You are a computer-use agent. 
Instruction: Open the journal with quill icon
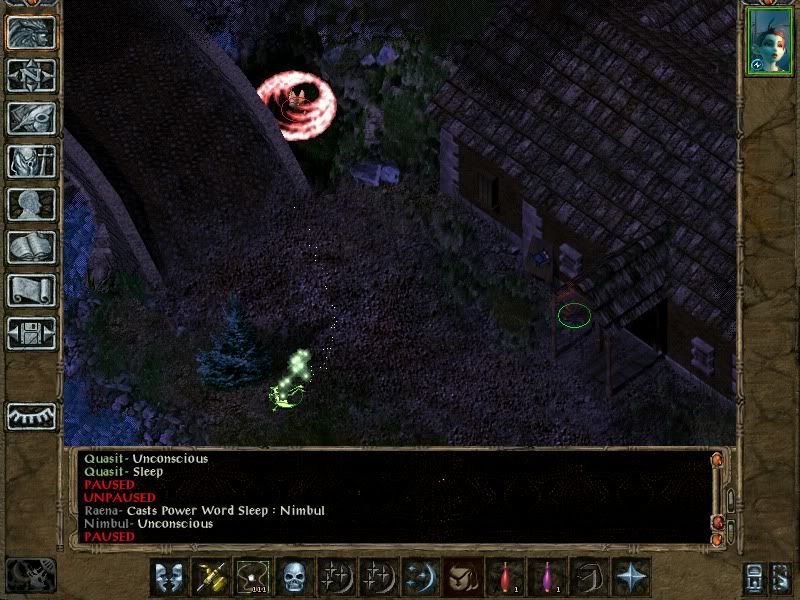(31, 118)
